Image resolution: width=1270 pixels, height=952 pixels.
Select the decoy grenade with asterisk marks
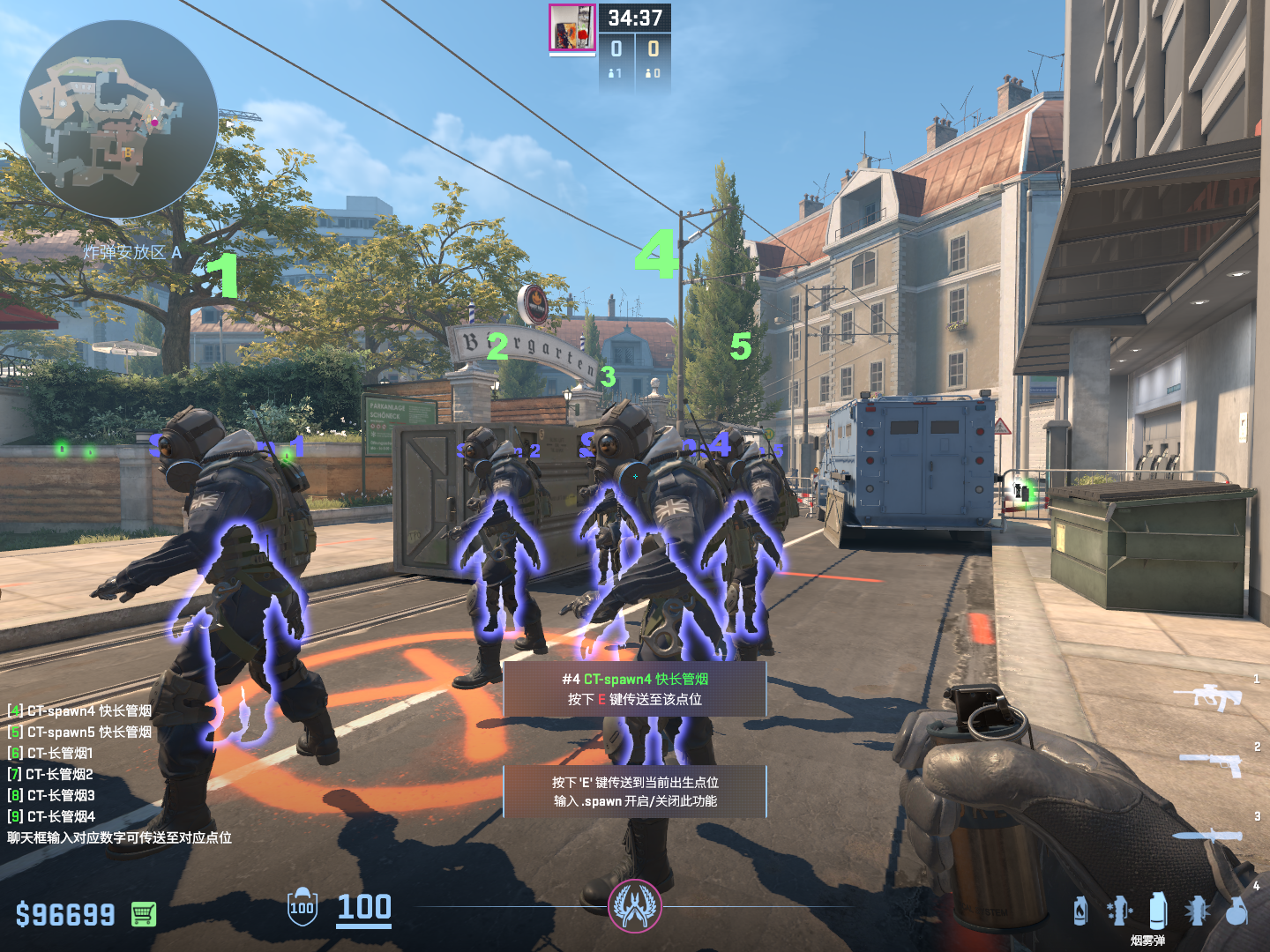1119,911
